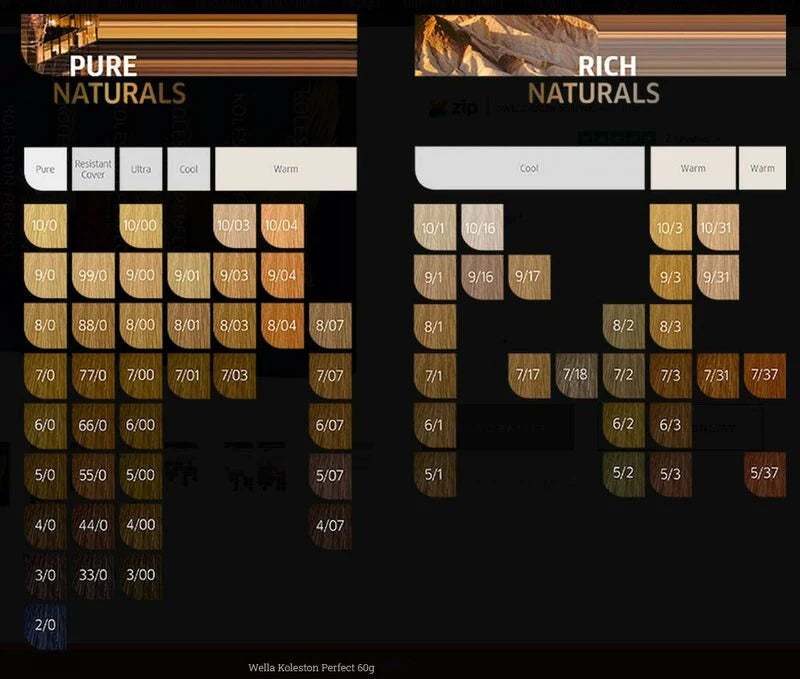Viewport: 800px width, 679px height.
Task: Open the Pure category header
Action: (45, 169)
